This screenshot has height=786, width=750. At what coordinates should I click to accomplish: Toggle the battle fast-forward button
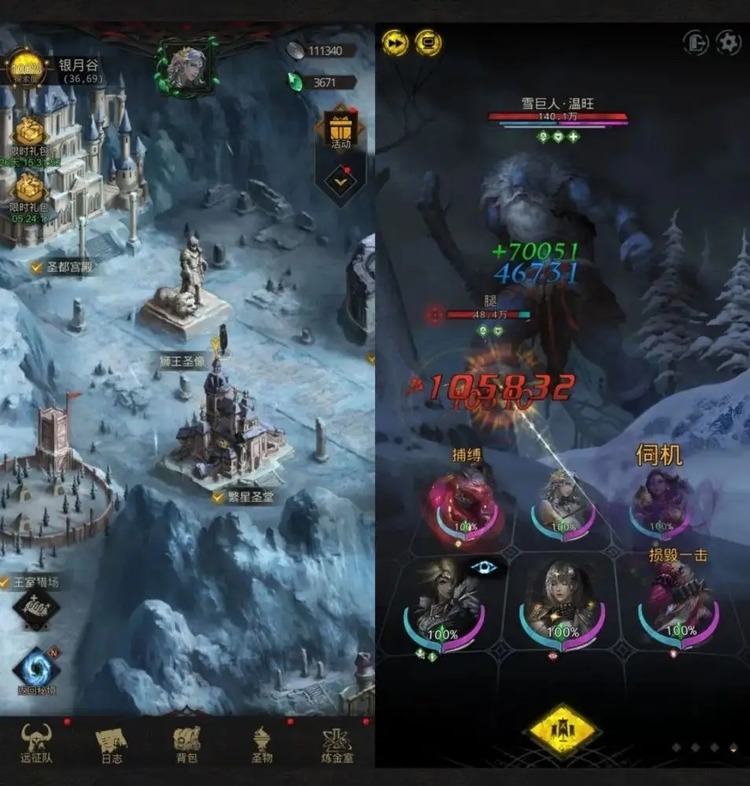[395, 42]
